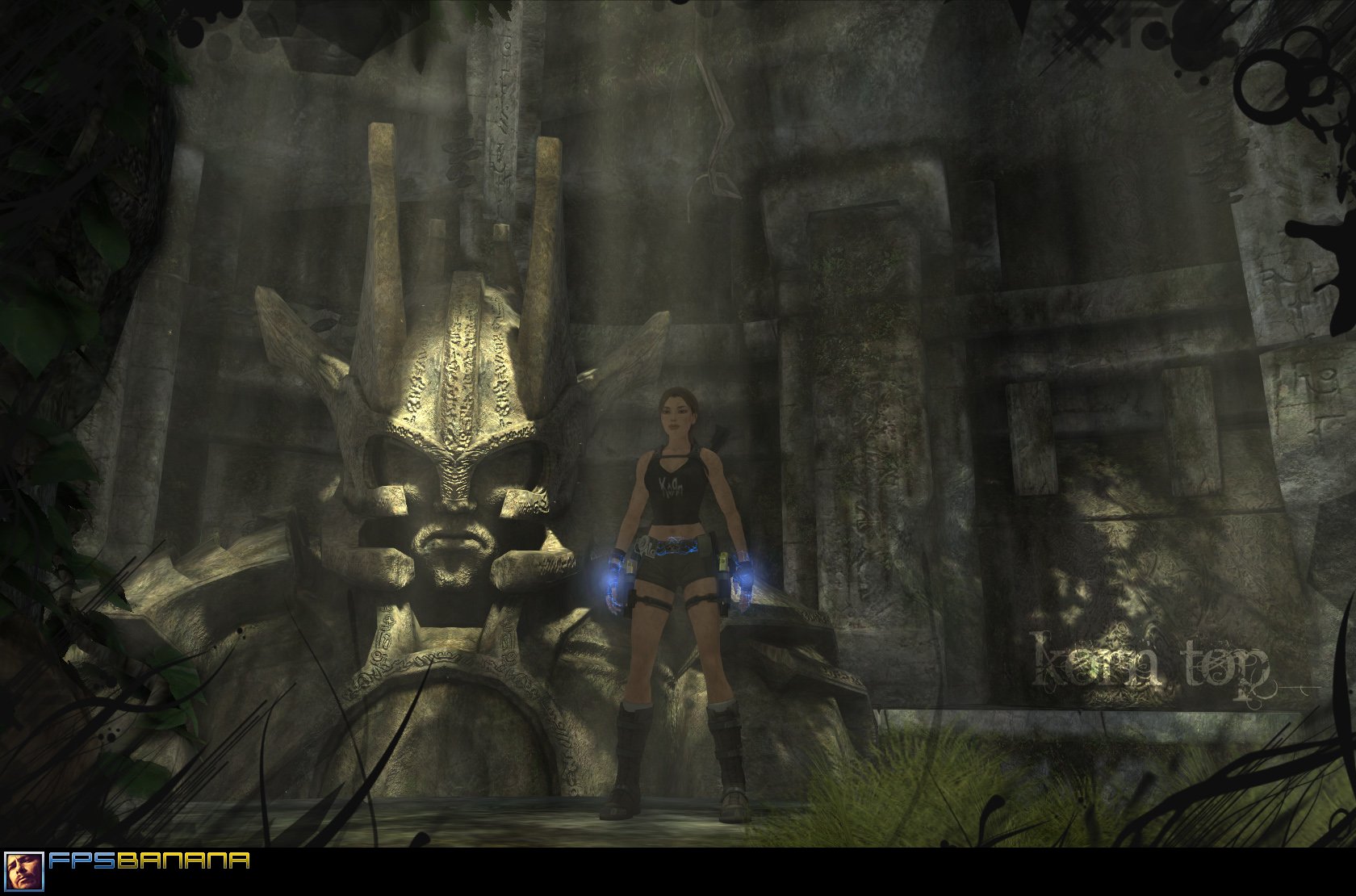The height and width of the screenshot is (896, 1356).
Task: Open the face avatar thumbnail beside FPSBanana
Action: (23, 871)
